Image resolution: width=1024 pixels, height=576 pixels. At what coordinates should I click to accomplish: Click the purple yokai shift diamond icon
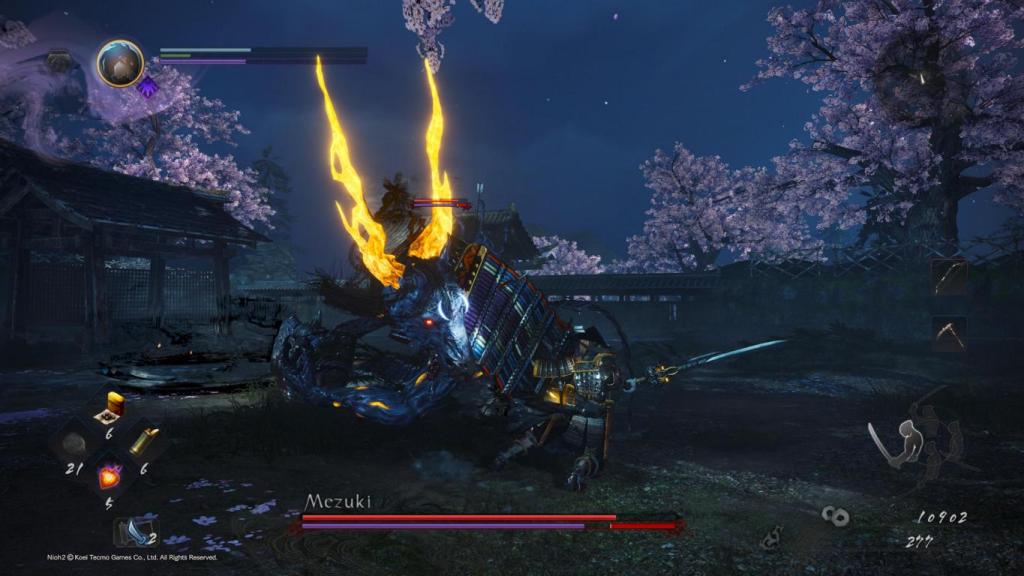click(148, 86)
